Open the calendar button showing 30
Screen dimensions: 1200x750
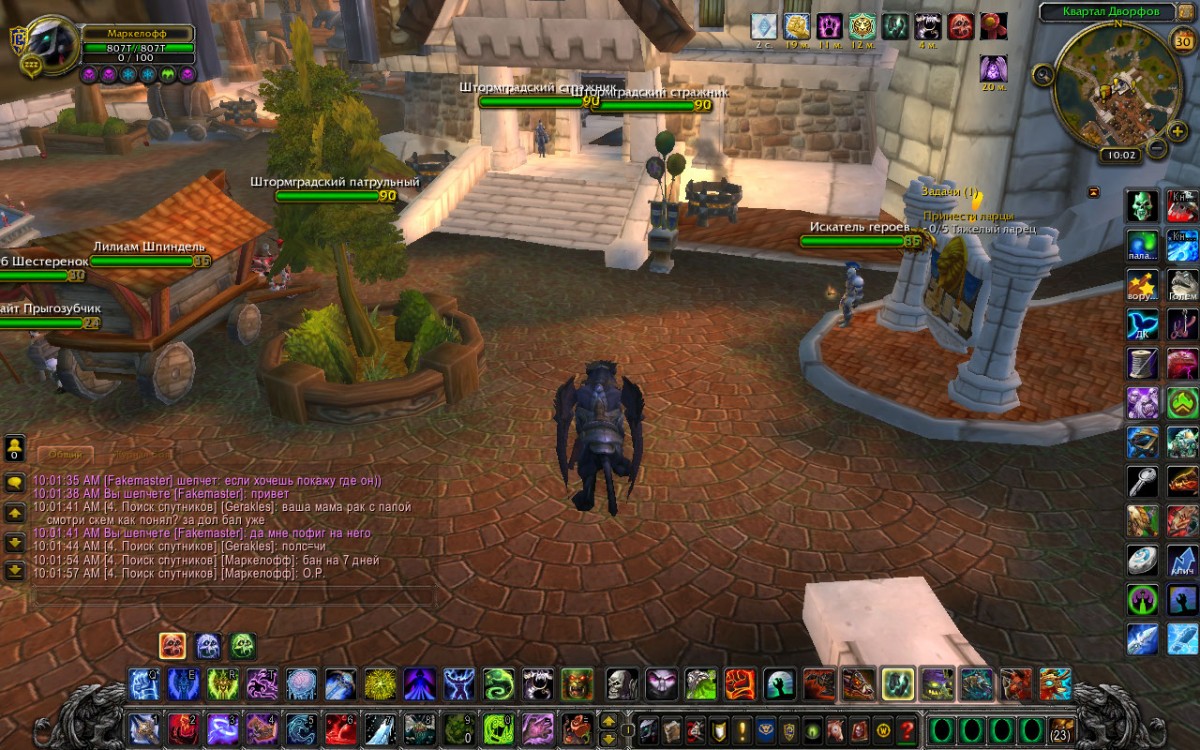(1180, 41)
